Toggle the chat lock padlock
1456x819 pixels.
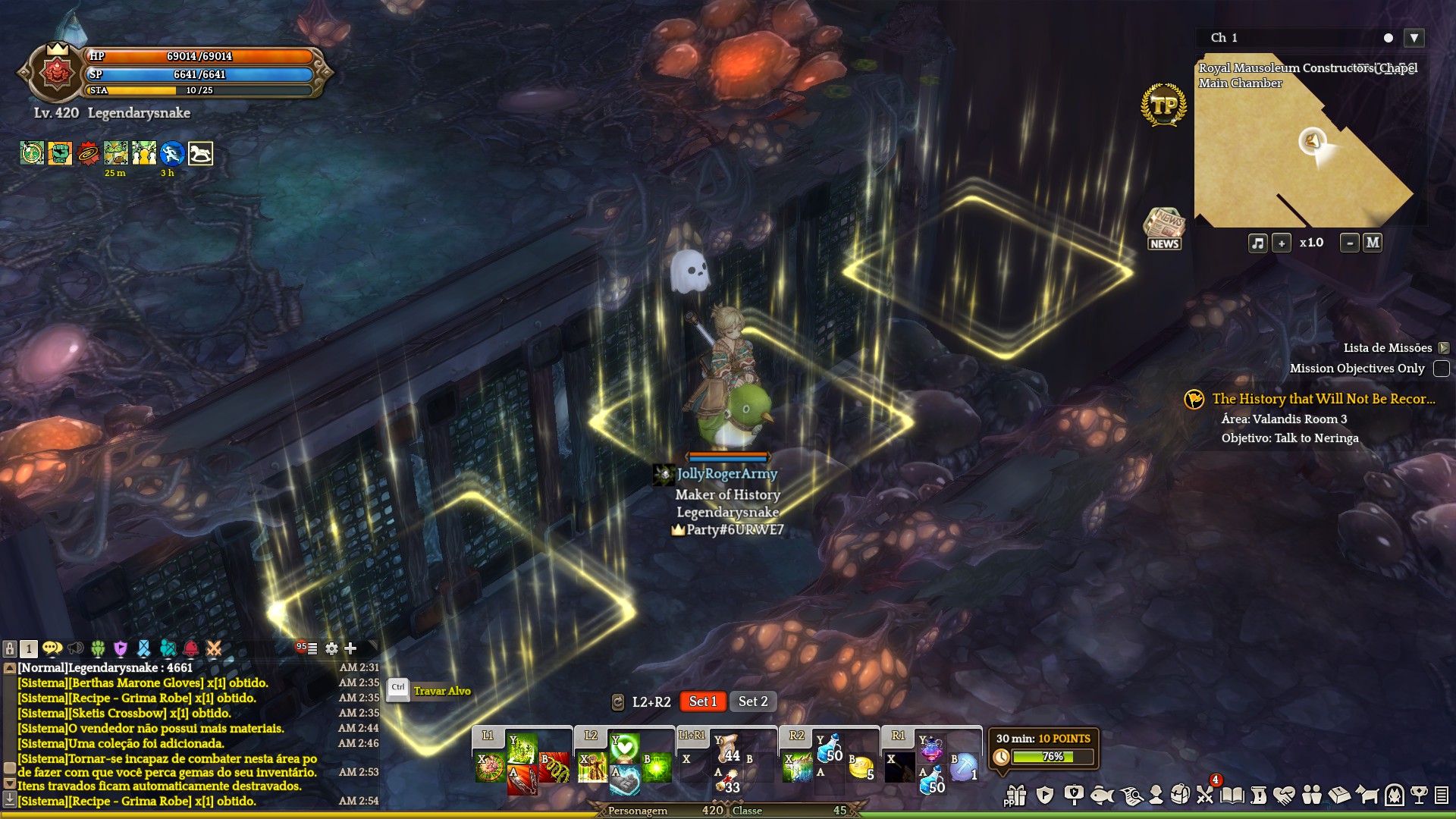10,648
